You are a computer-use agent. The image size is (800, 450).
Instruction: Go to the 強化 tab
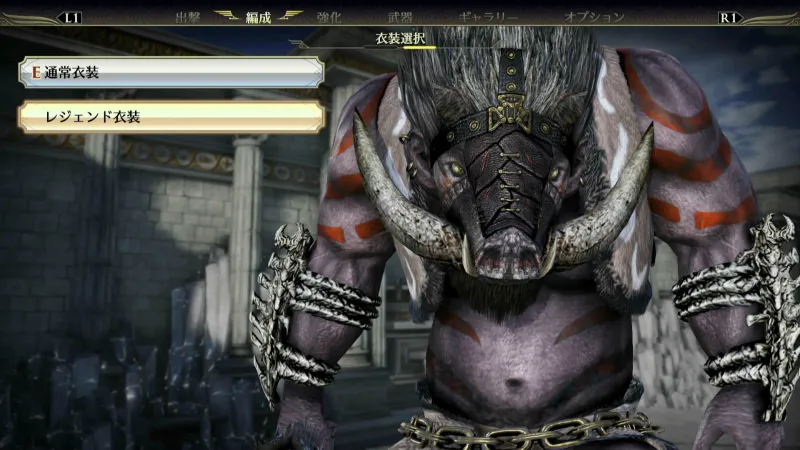329,17
